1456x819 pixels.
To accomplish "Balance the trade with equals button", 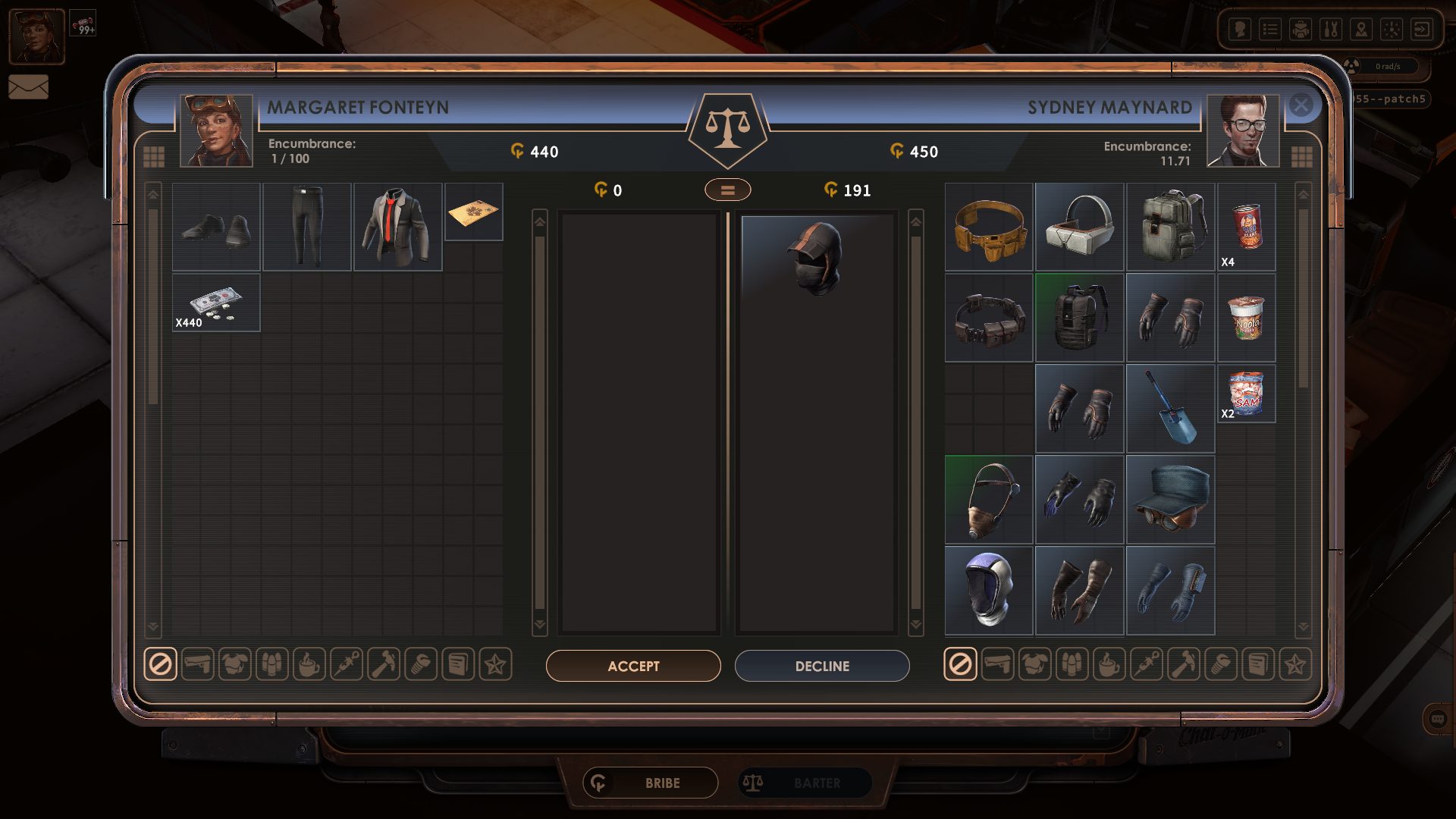I will 727,190.
